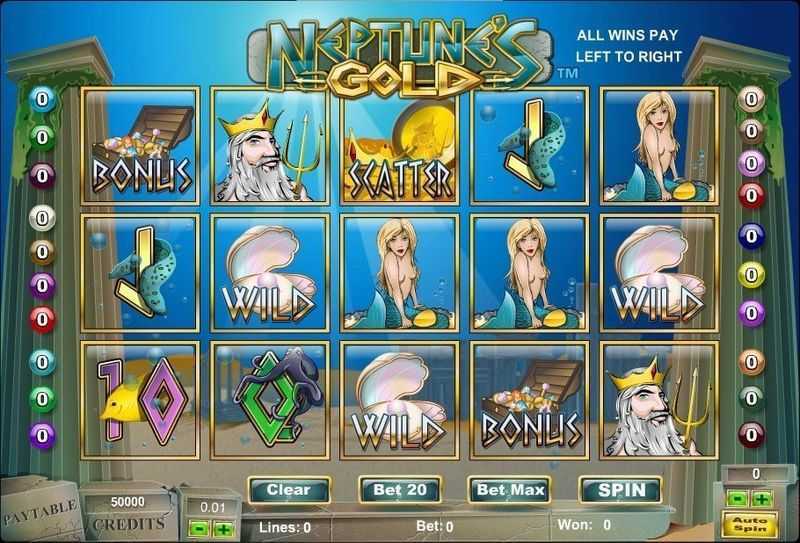Lower auto spin count with minus button
Image resolution: width=800 pixels, height=543 pixels.
coord(738,499)
